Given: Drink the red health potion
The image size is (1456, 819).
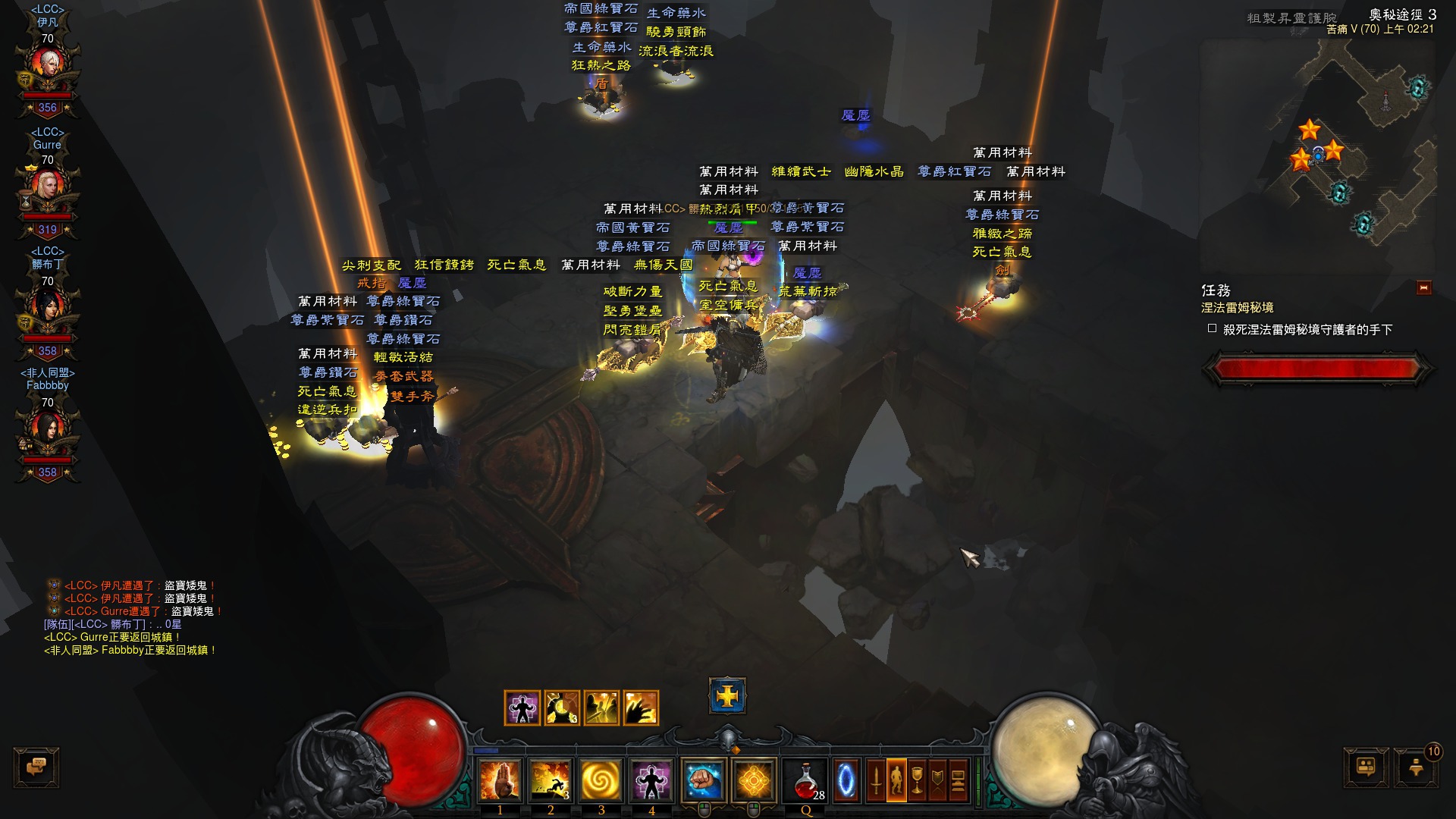Looking at the screenshot, I should (x=806, y=780).
